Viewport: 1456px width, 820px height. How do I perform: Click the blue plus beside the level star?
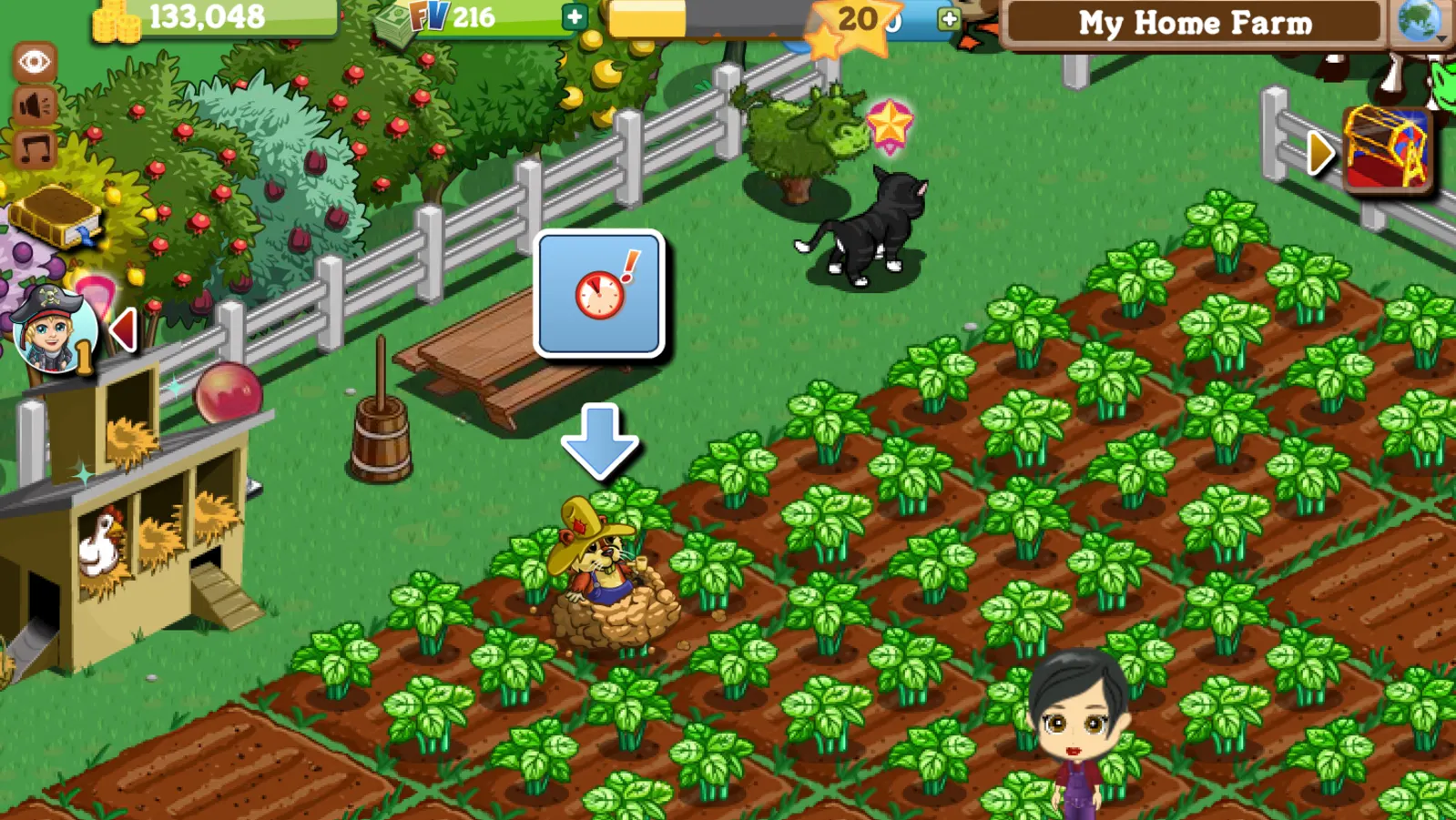click(x=949, y=18)
